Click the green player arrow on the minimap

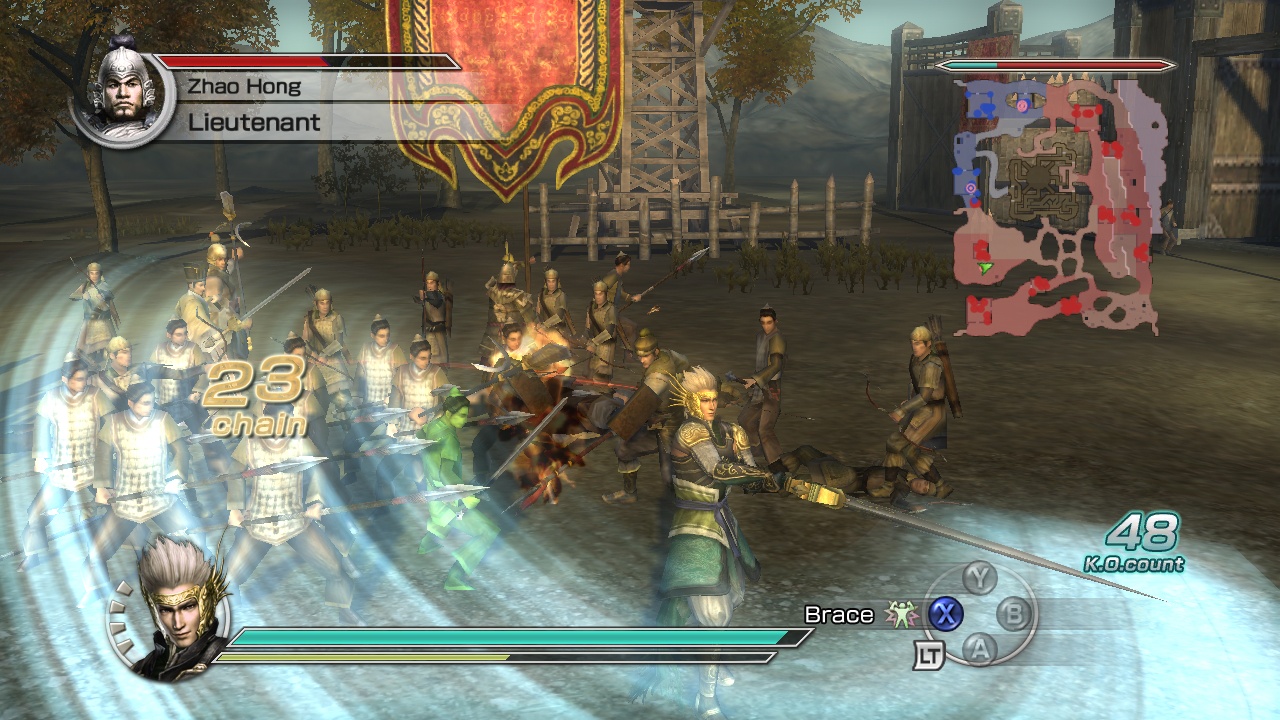[x=984, y=269]
